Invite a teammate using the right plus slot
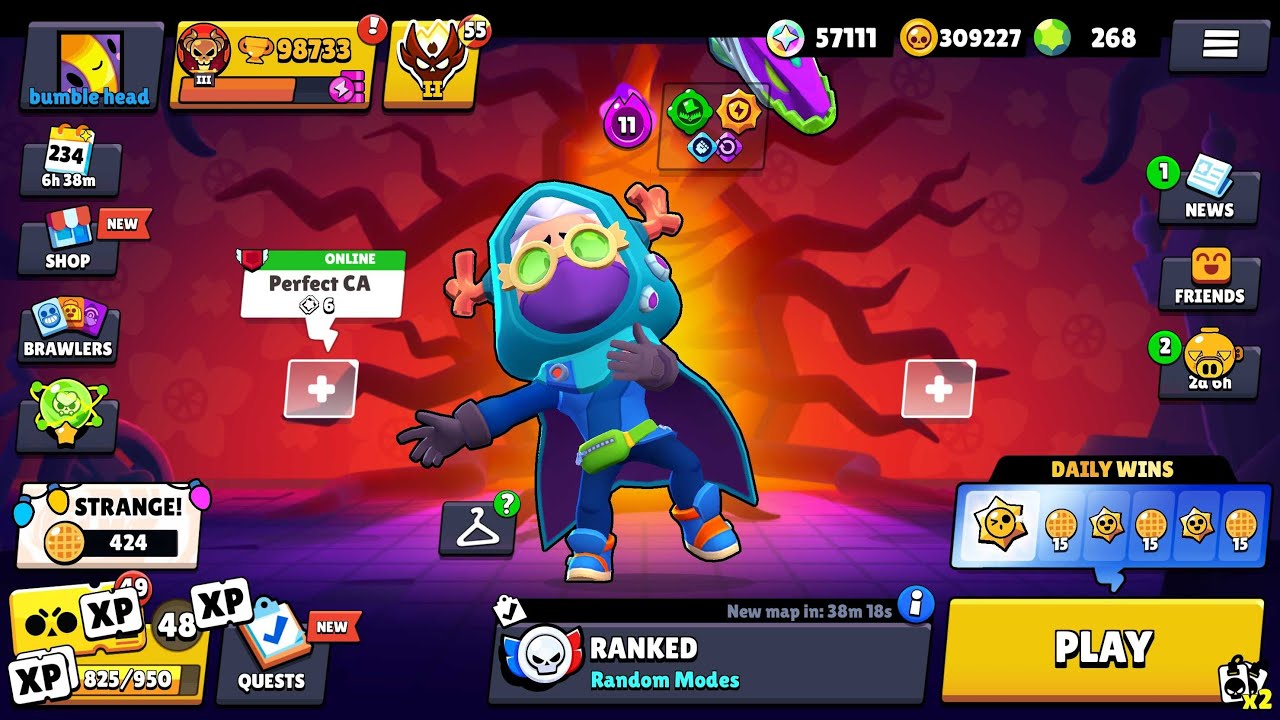1280x720 pixels. click(938, 389)
